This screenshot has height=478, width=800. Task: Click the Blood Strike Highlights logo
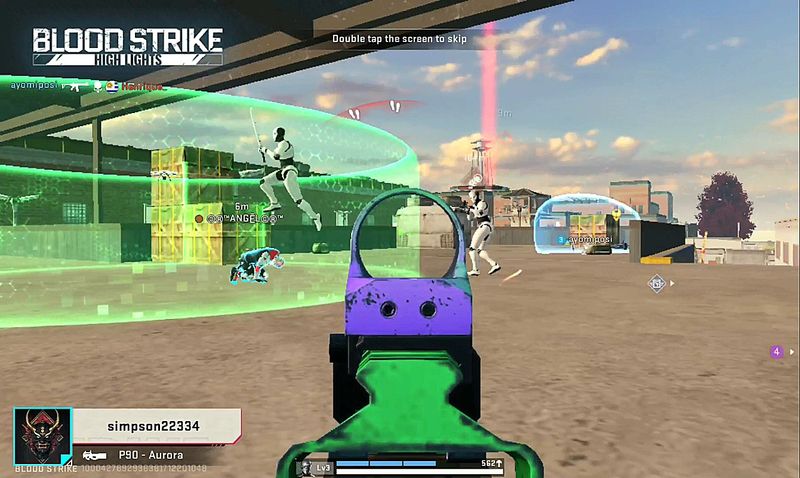(127, 46)
